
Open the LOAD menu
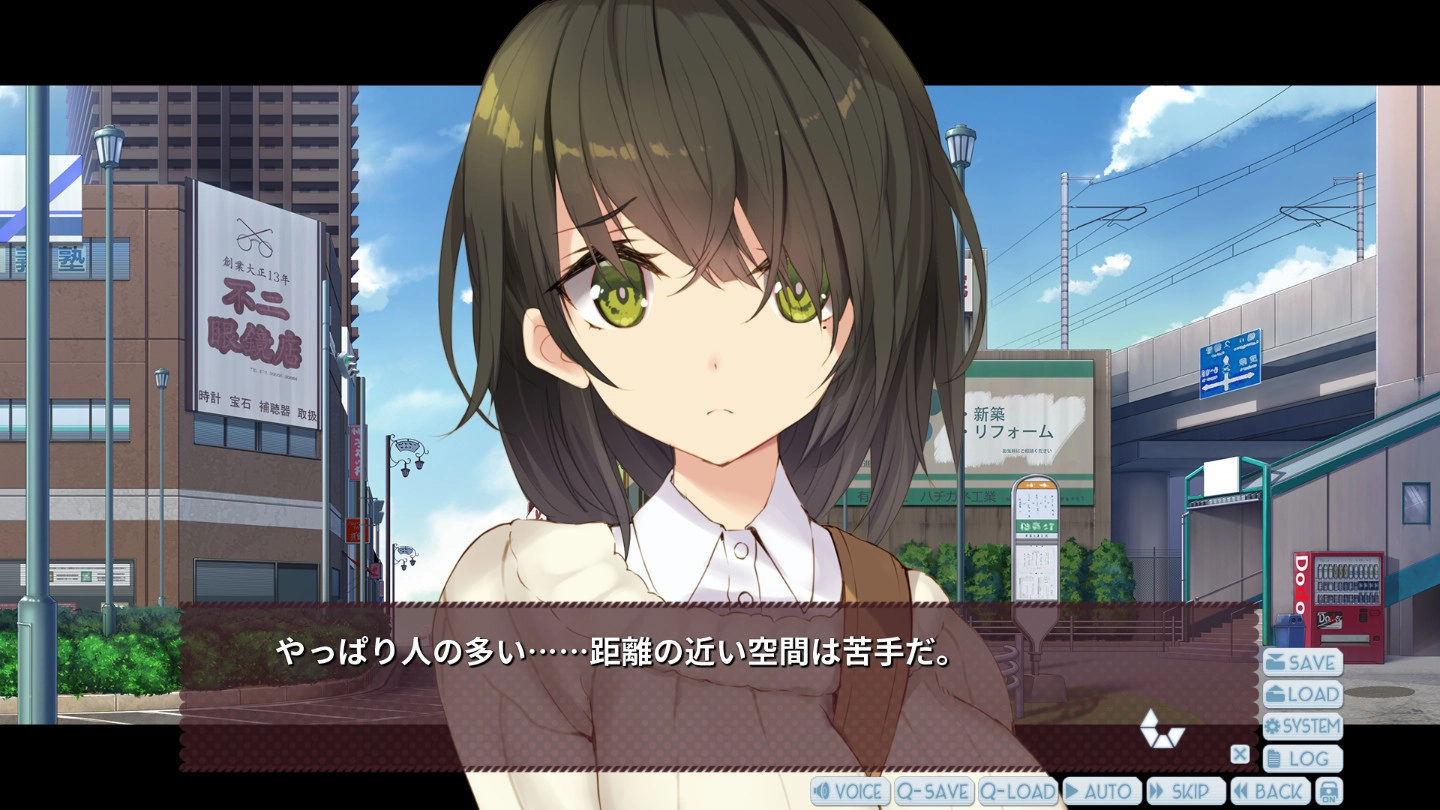point(1302,694)
